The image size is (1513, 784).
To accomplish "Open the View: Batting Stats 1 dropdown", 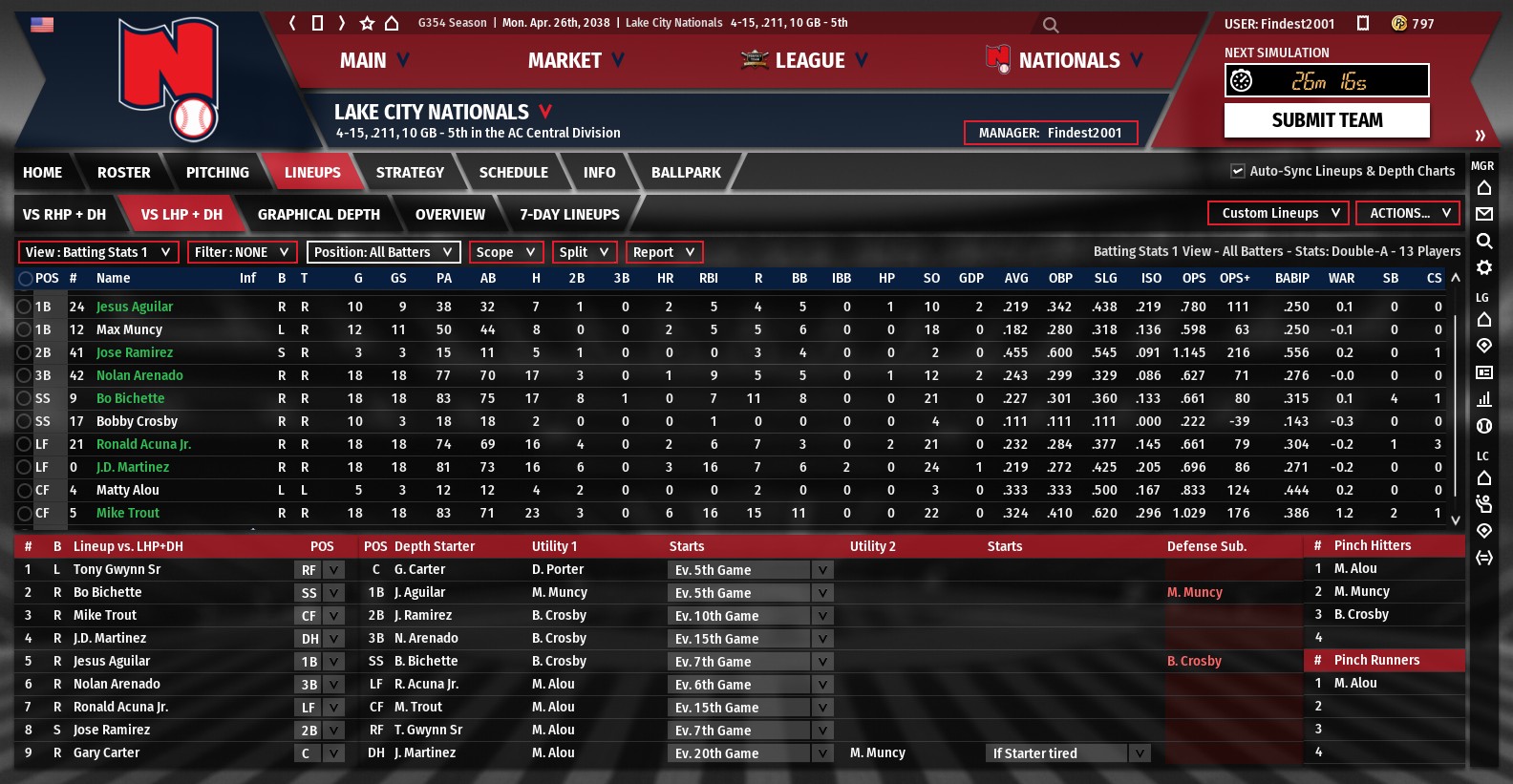I will [98, 252].
